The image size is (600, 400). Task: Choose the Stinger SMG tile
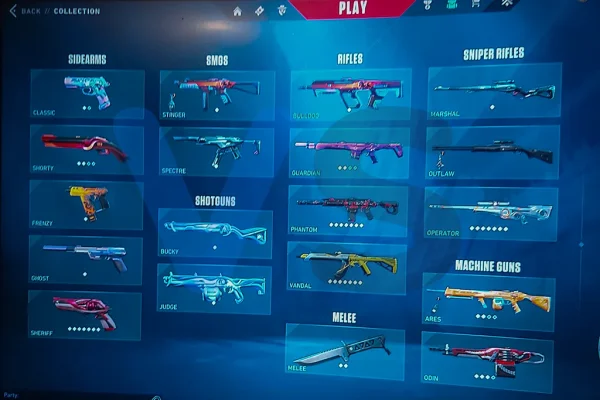pyautogui.click(x=216, y=94)
